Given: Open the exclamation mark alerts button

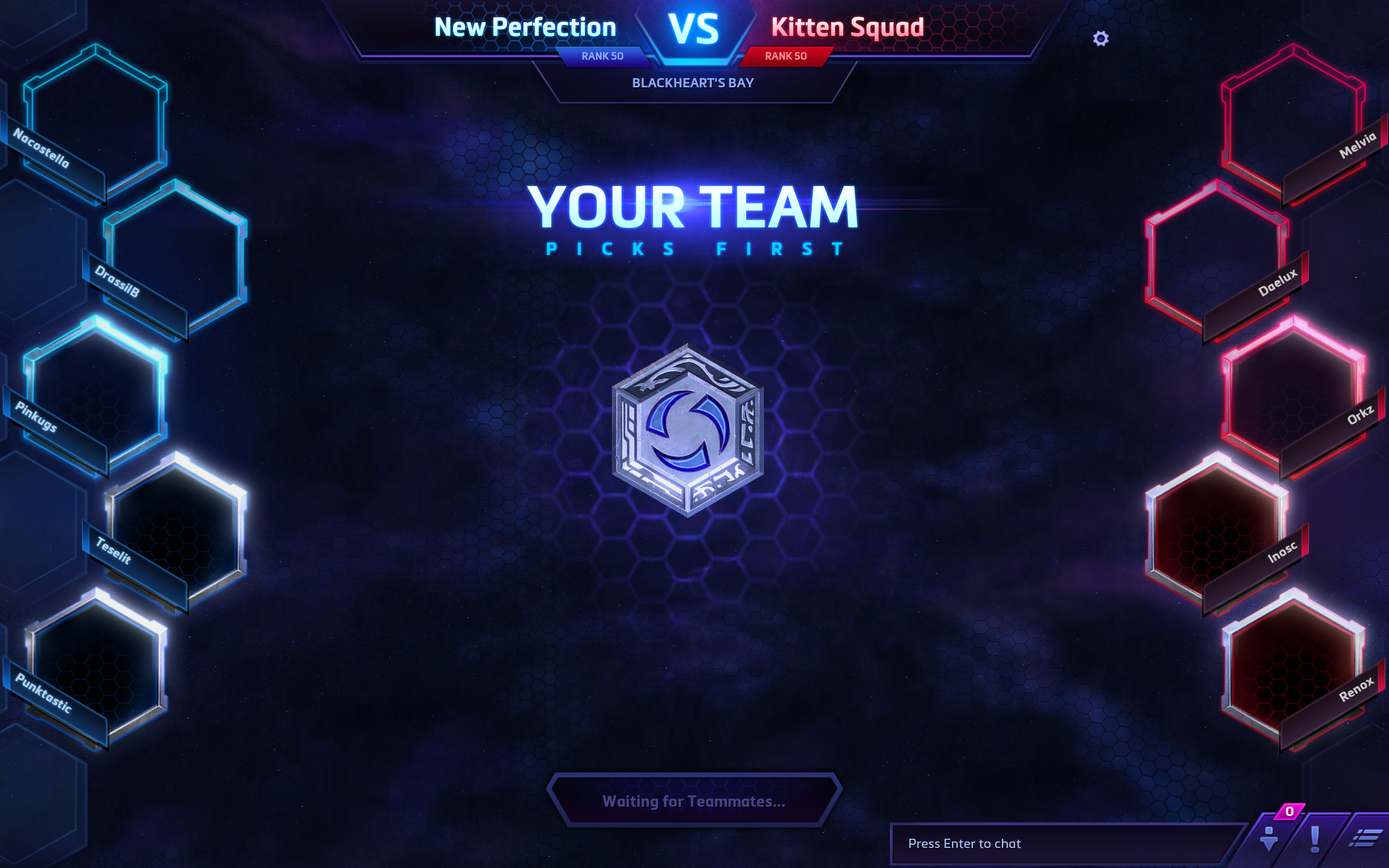Looking at the screenshot, I should (x=1315, y=839).
